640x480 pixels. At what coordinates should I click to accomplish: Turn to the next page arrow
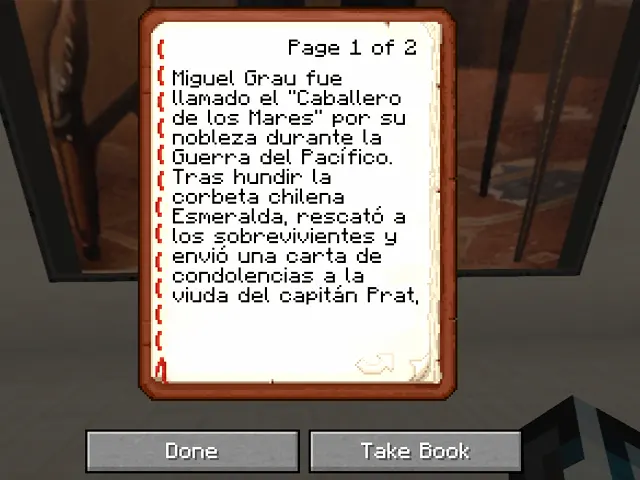pyautogui.click(x=375, y=364)
